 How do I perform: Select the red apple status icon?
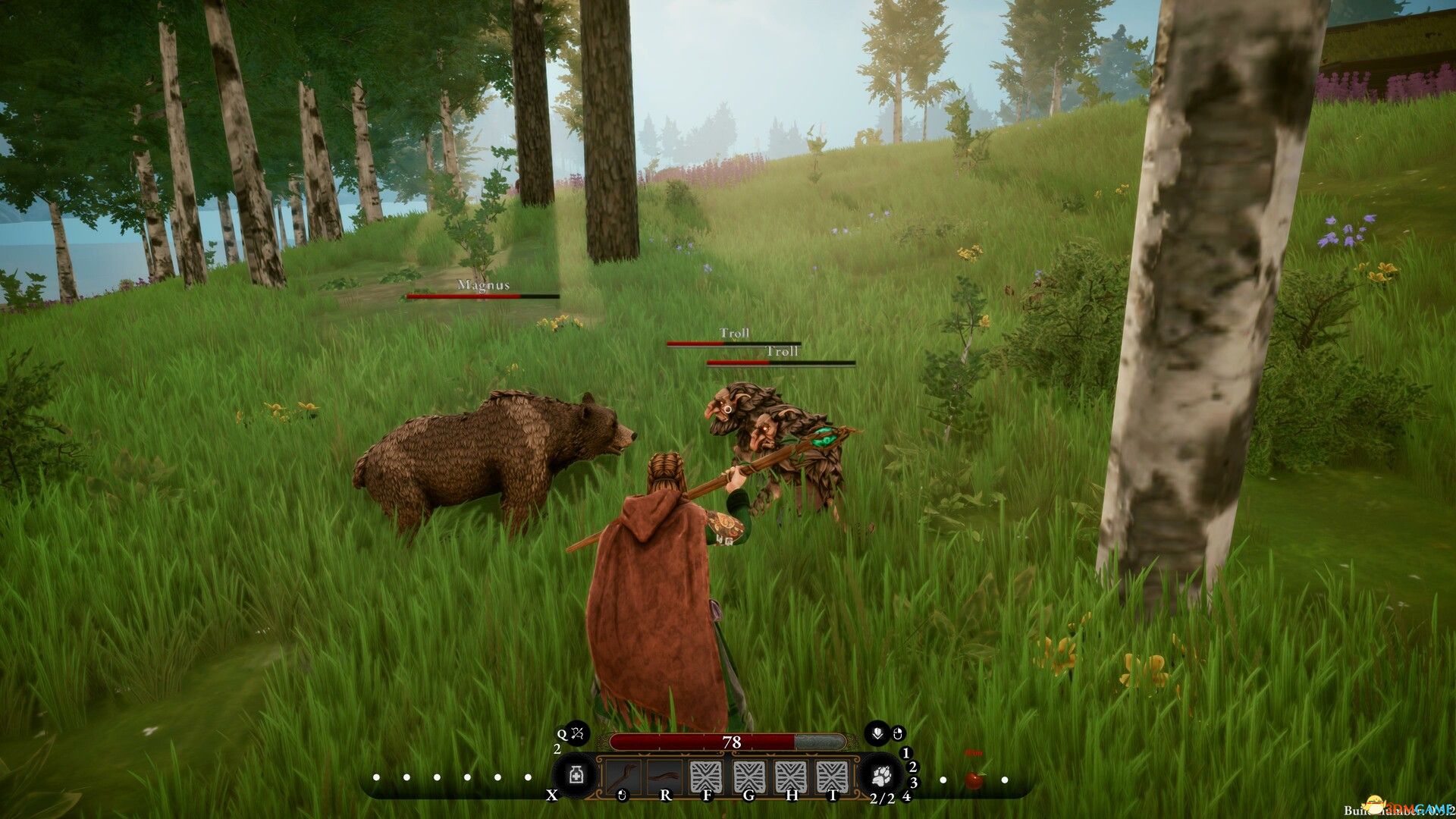coord(974,778)
